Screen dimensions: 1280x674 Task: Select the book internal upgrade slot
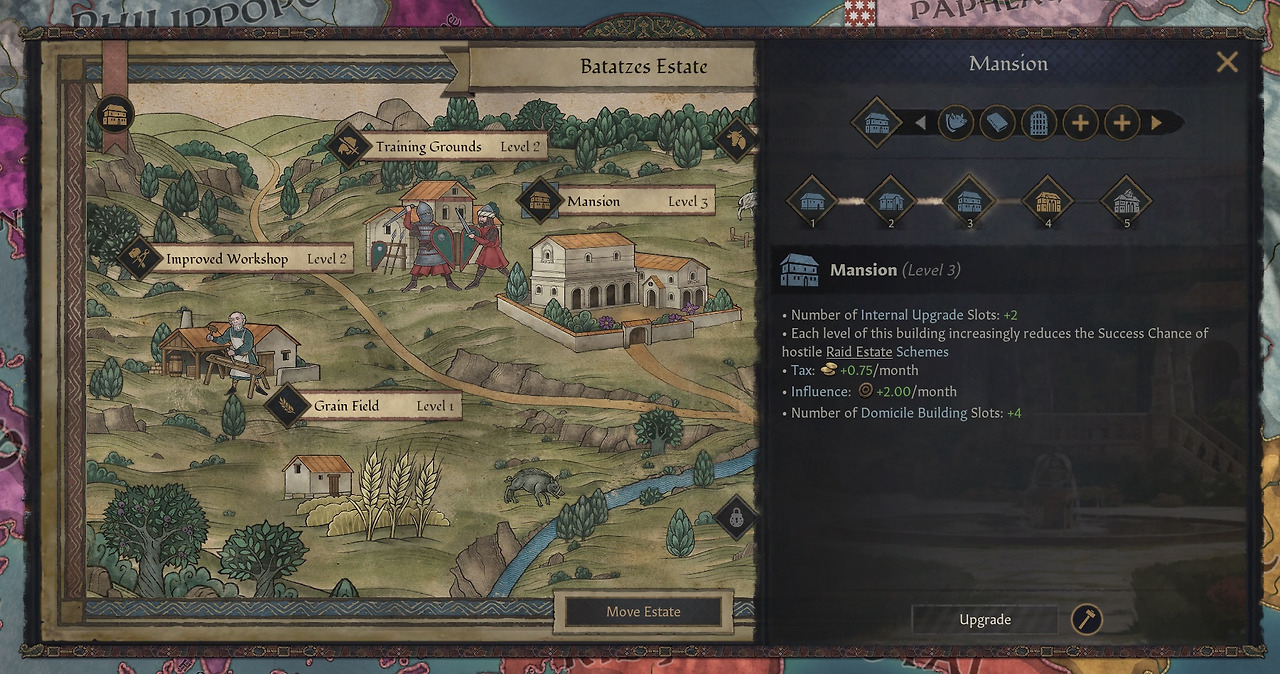(x=998, y=123)
